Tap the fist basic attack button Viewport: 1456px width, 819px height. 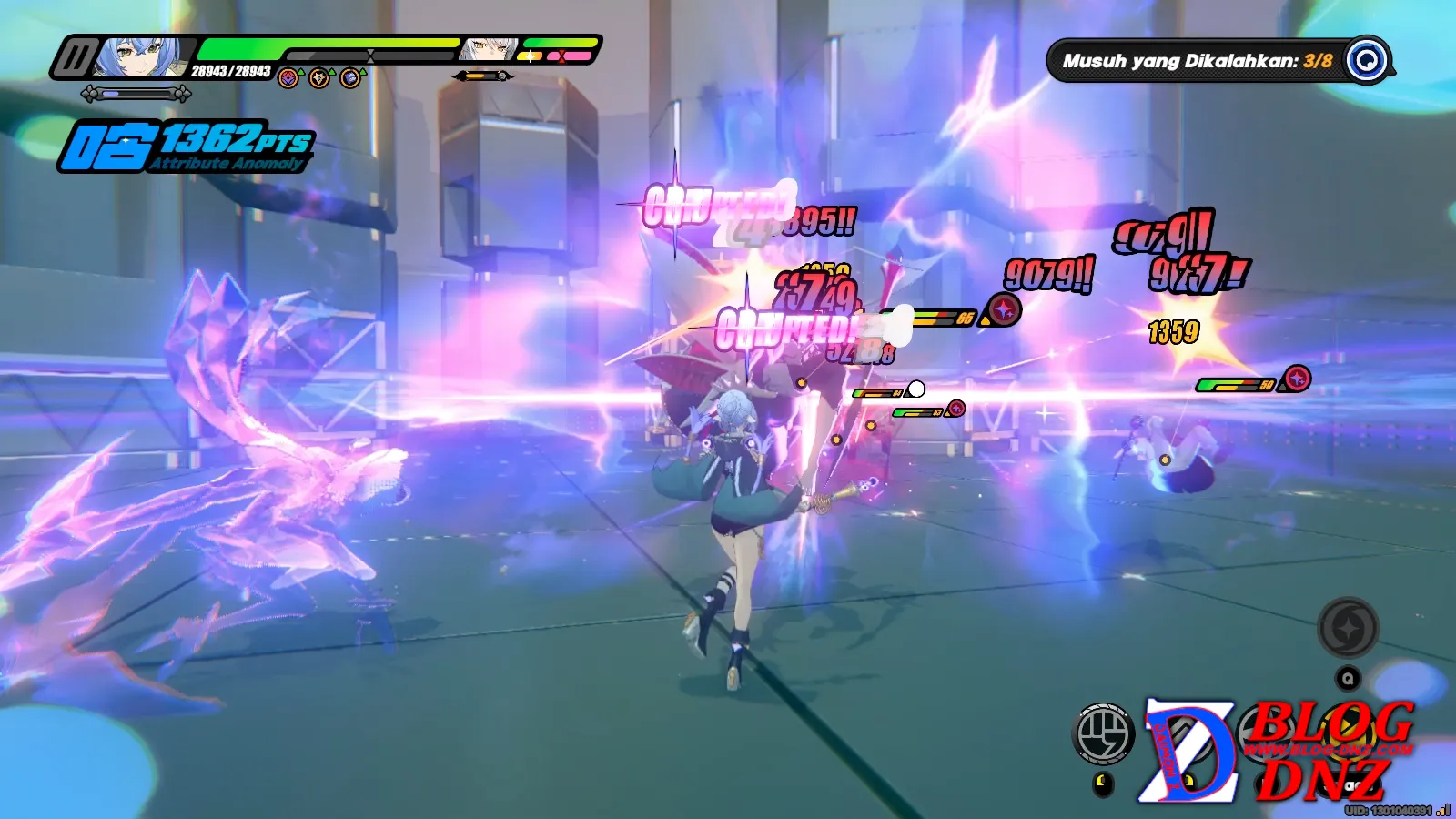[1104, 733]
